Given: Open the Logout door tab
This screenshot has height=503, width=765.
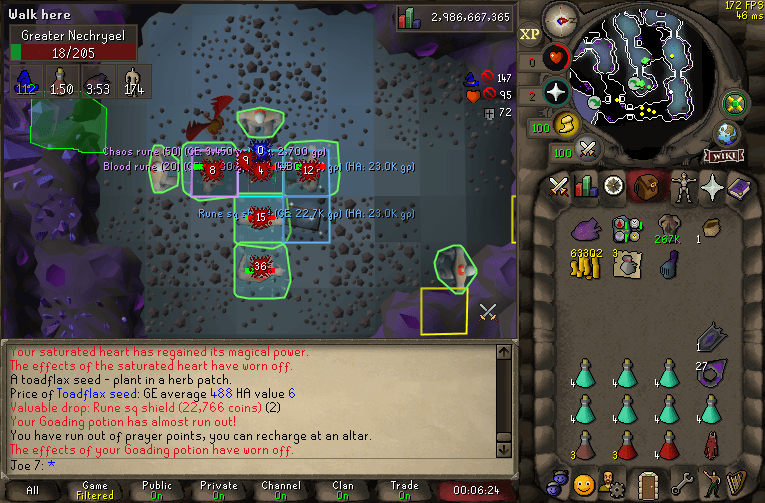Looking at the screenshot, I should (648, 484).
